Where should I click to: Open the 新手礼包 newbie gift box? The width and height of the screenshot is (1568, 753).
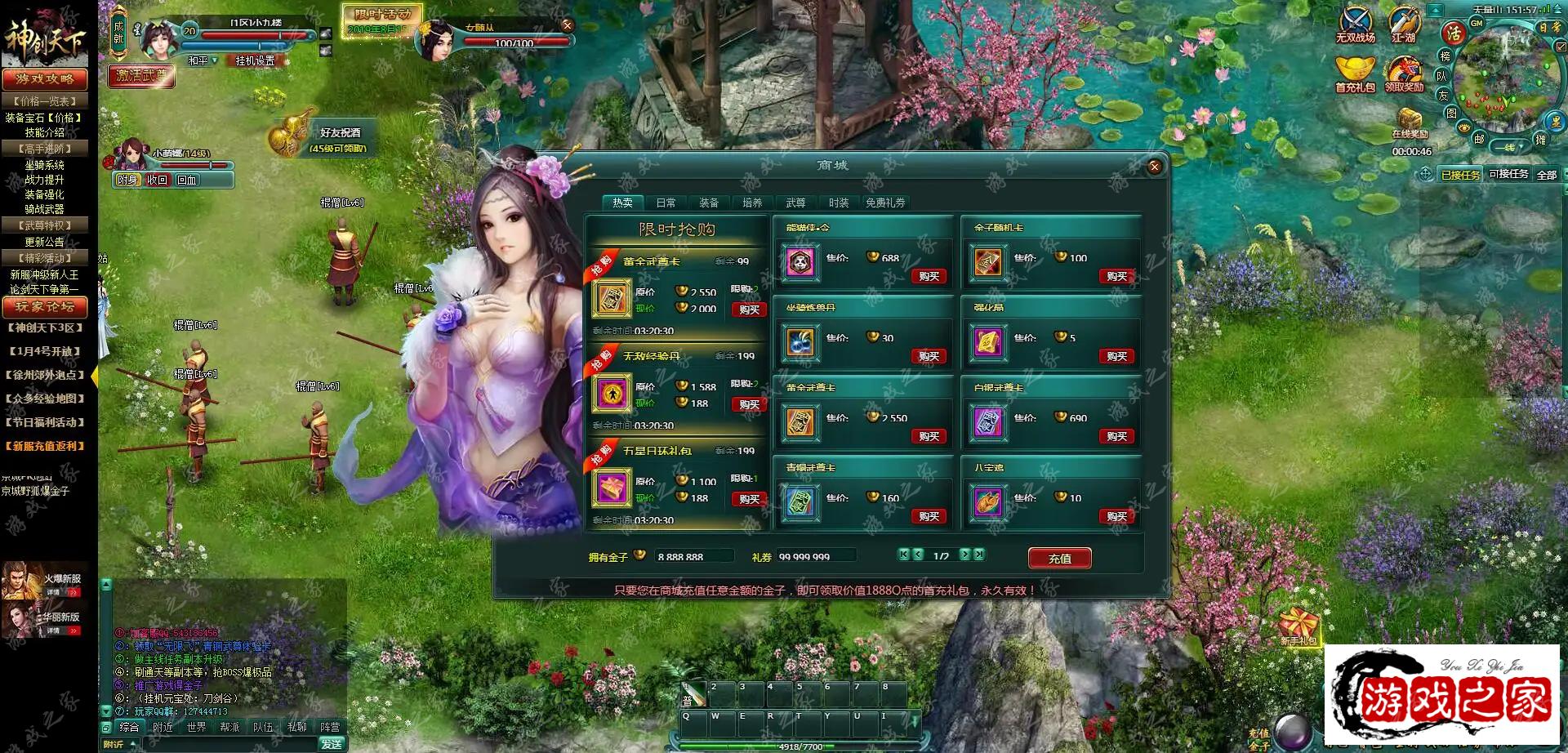[x=1298, y=626]
